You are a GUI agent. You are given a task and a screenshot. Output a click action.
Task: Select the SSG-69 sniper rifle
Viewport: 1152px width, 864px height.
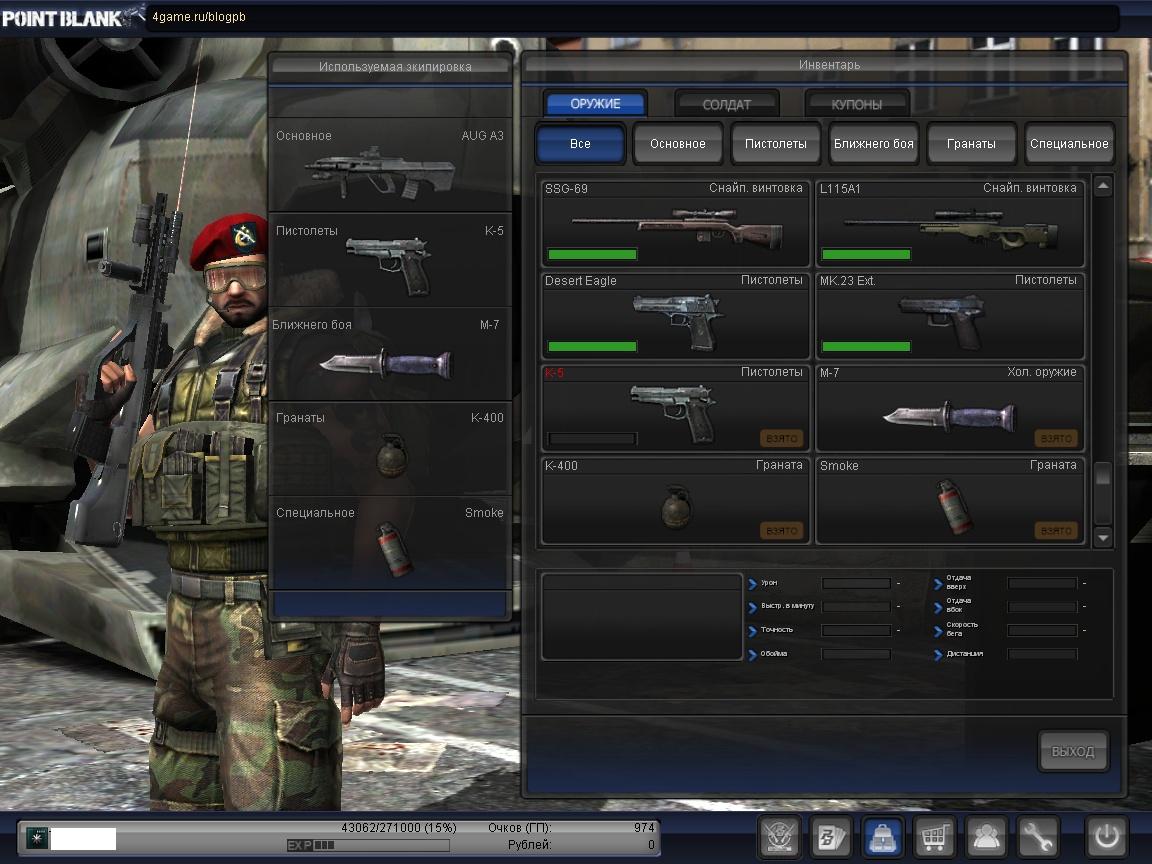point(675,223)
